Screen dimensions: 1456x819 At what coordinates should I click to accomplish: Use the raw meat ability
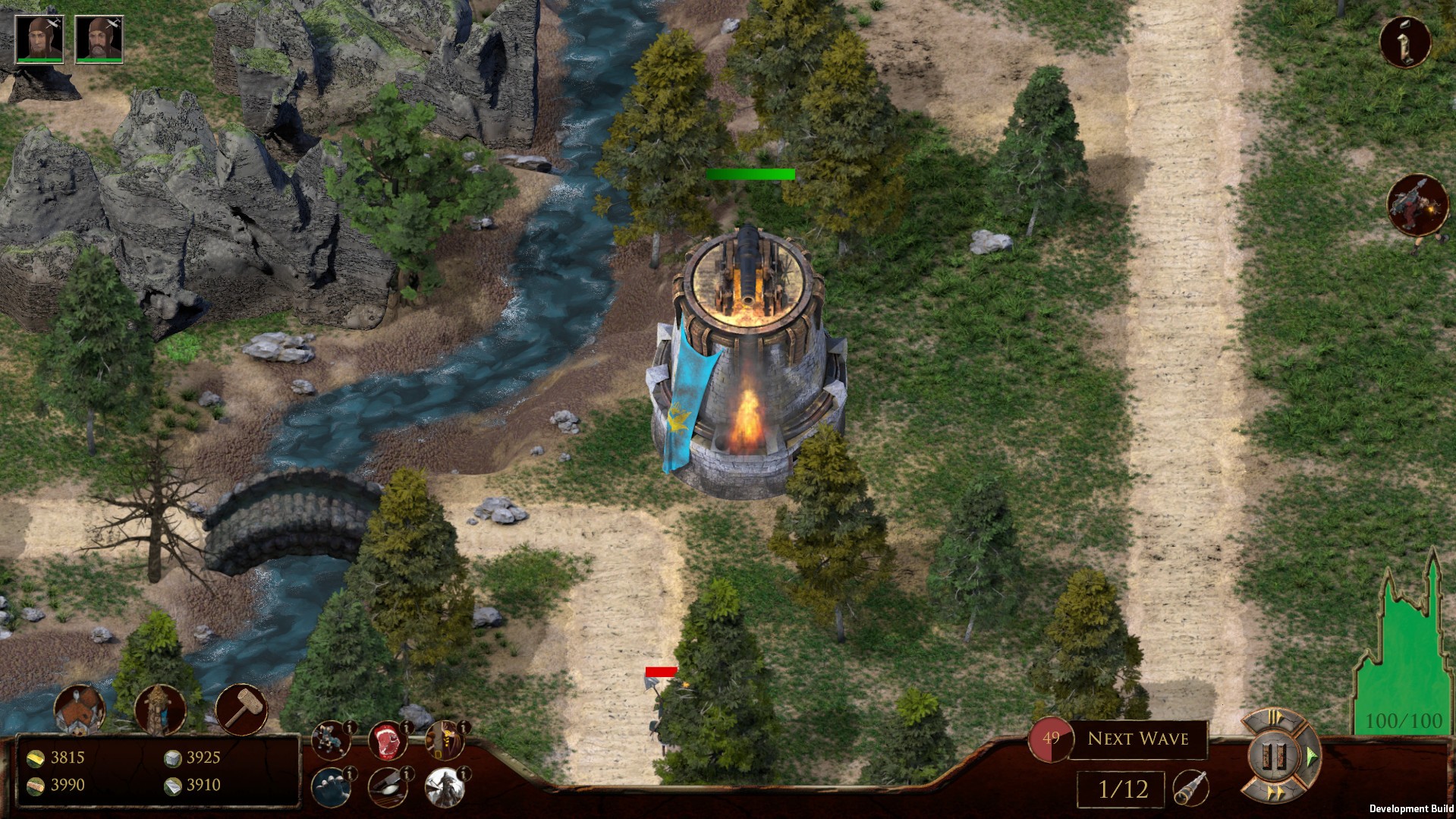tap(387, 740)
